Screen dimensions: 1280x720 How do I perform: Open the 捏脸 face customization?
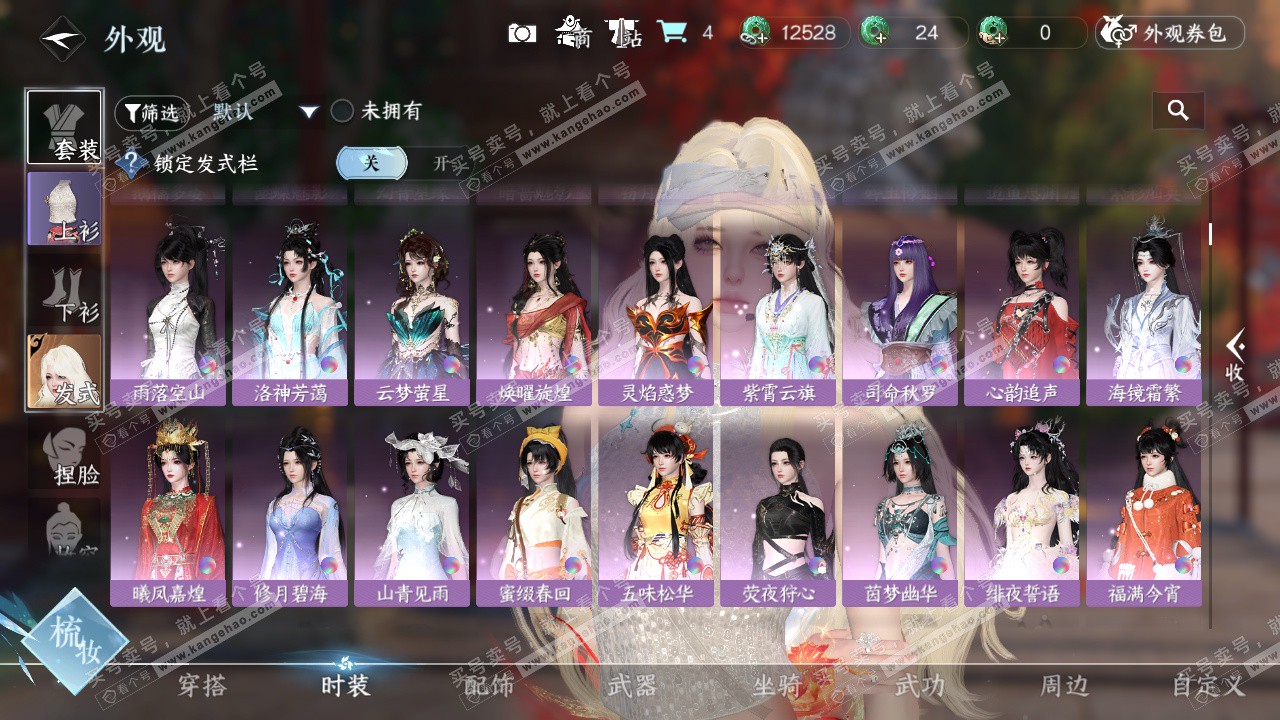(68, 454)
